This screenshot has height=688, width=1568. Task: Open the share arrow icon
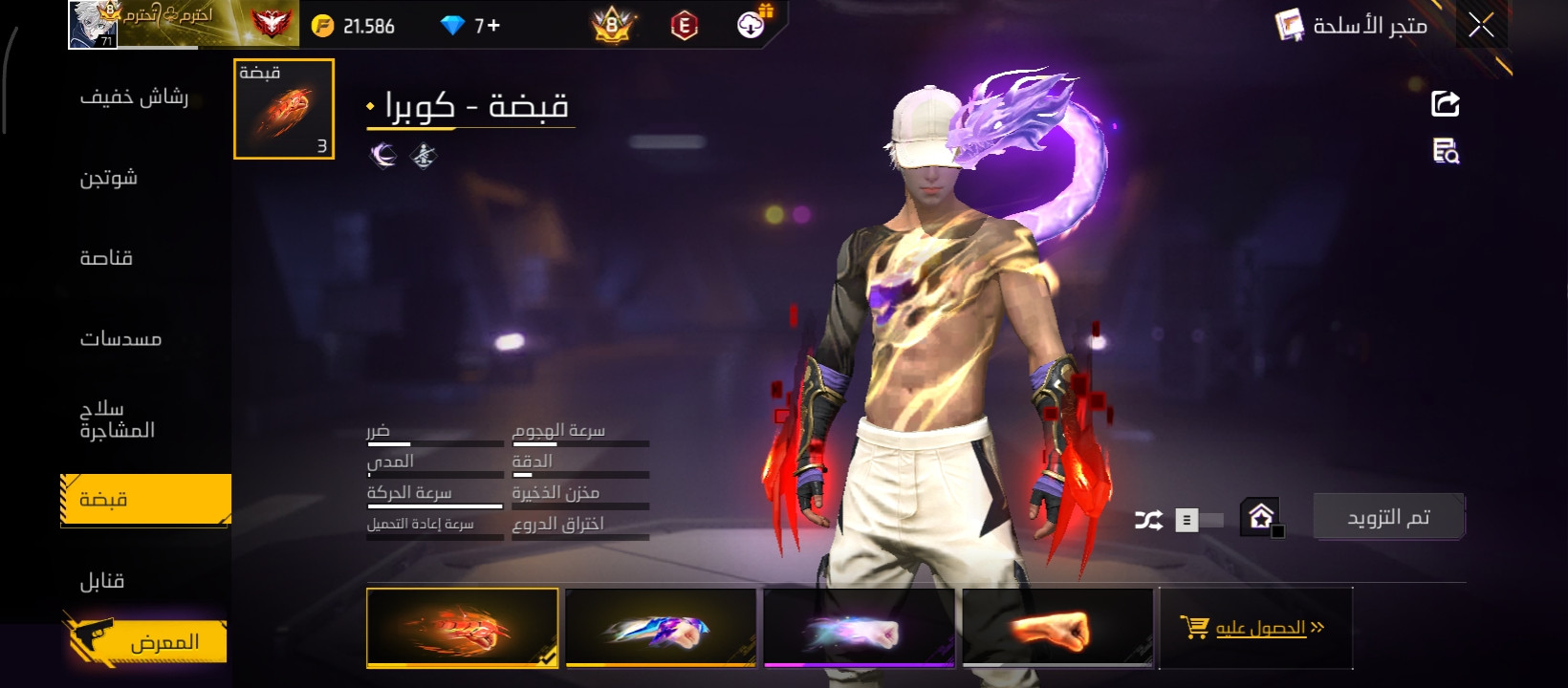pyautogui.click(x=1445, y=103)
